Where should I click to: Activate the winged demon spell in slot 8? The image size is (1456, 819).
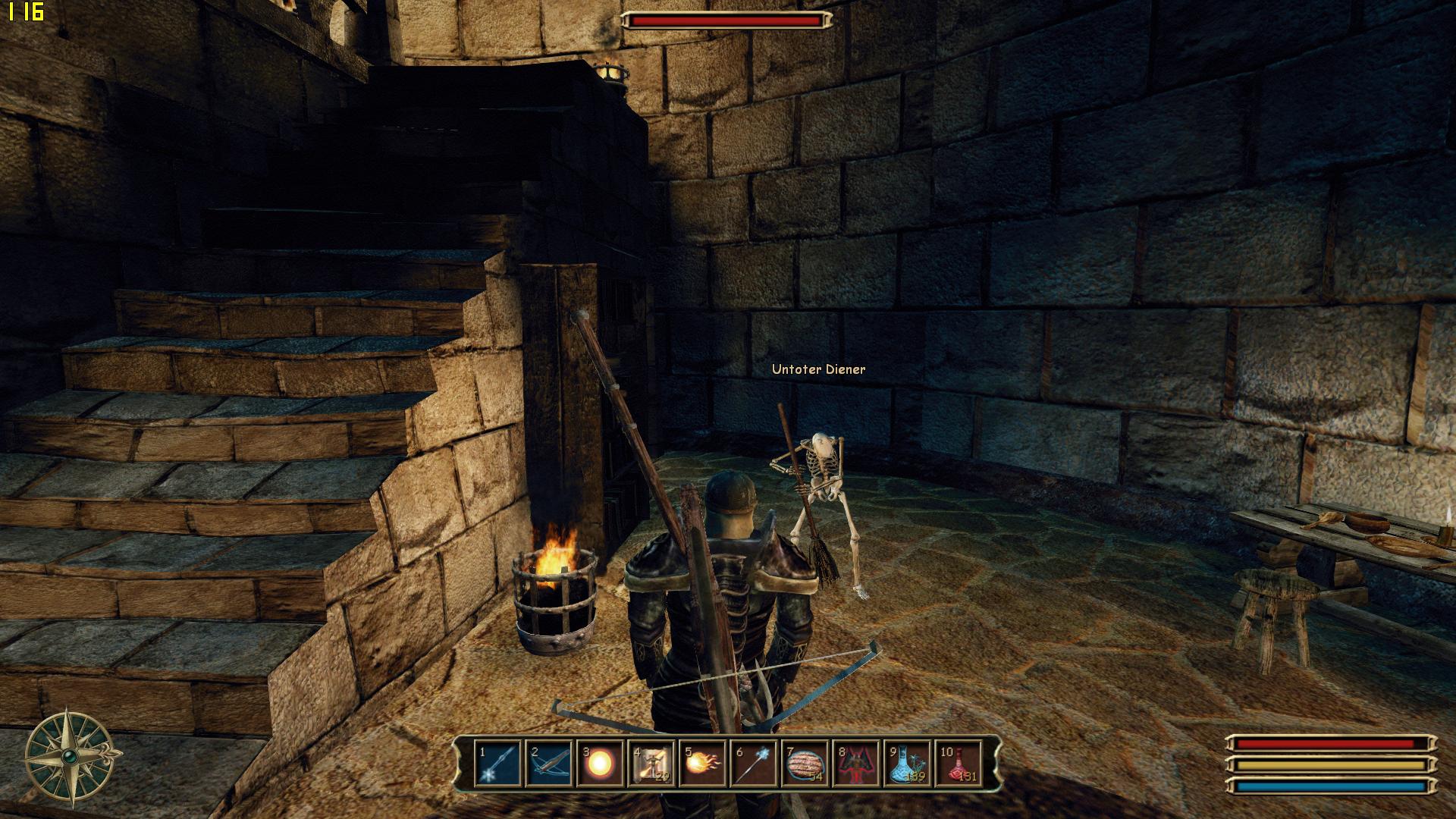[x=857, y=764]
